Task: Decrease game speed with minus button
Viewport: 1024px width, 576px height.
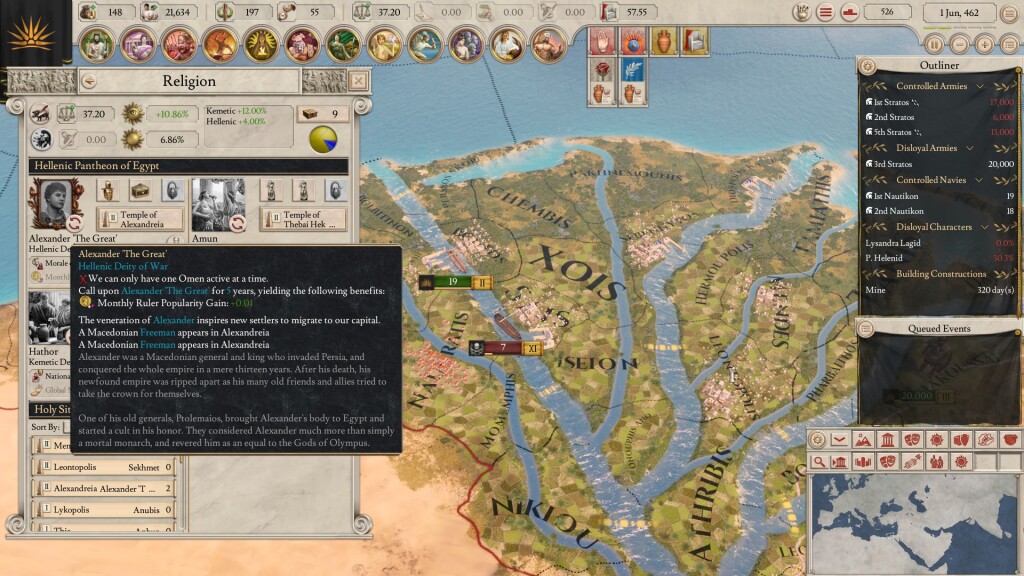Action: coord(959,44)
